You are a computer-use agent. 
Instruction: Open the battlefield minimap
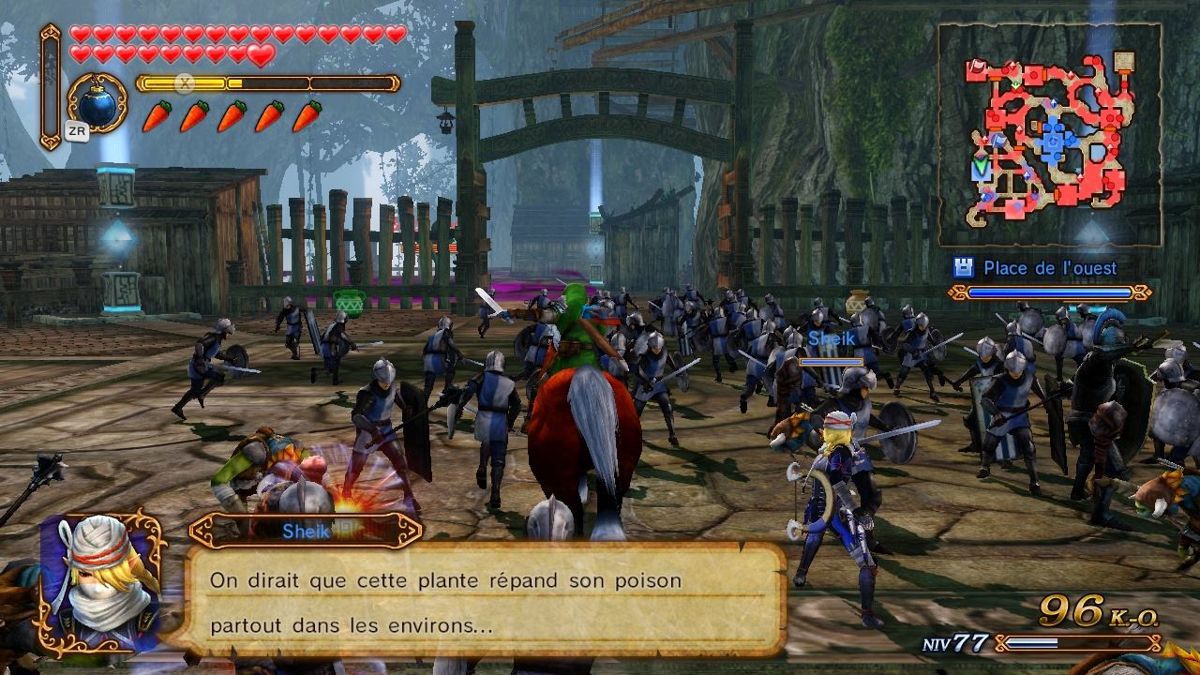(x=1048, y=135)
